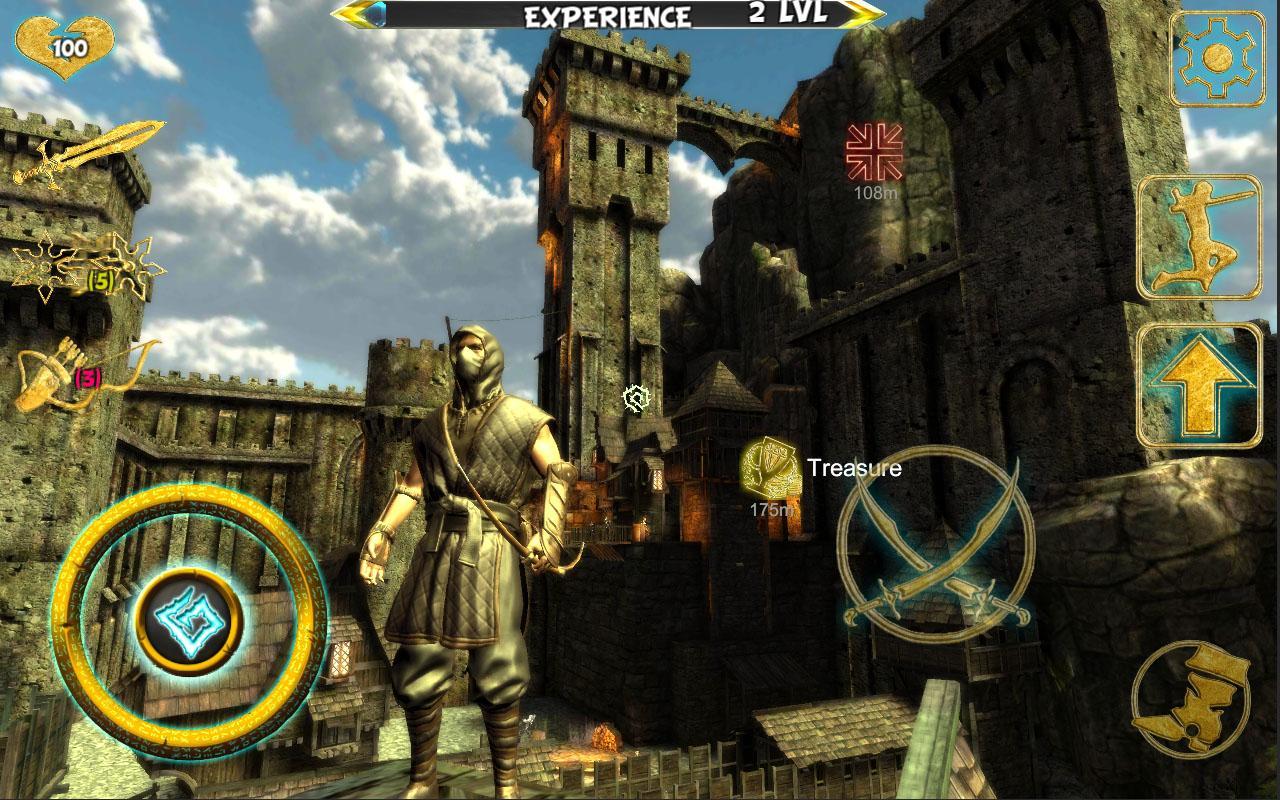The width and height of the screenshot is (1280, 800).
Task: Activate the ninja stance action button
Action: [1199, 238]
